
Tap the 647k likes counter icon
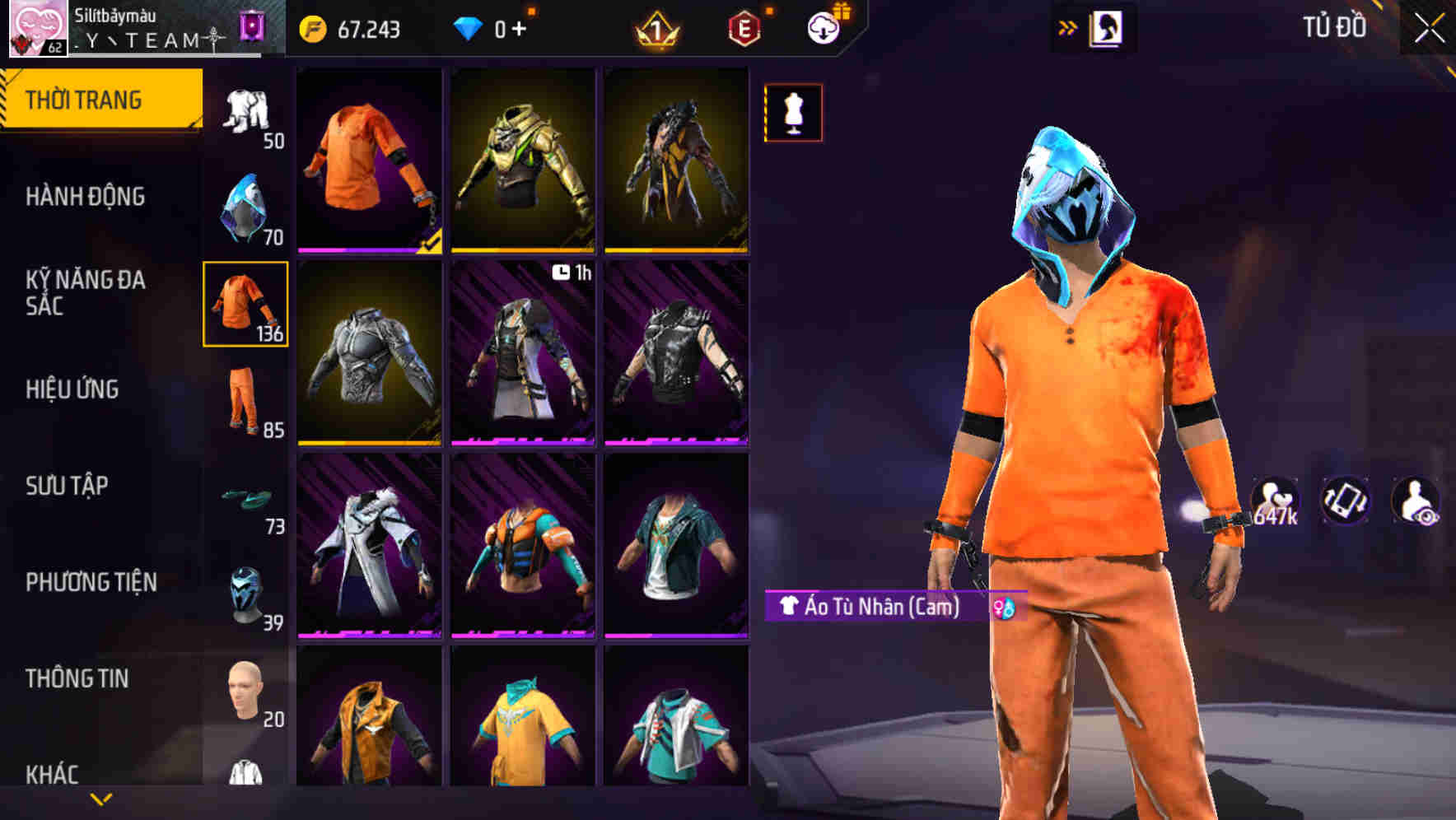(1275, 498)
